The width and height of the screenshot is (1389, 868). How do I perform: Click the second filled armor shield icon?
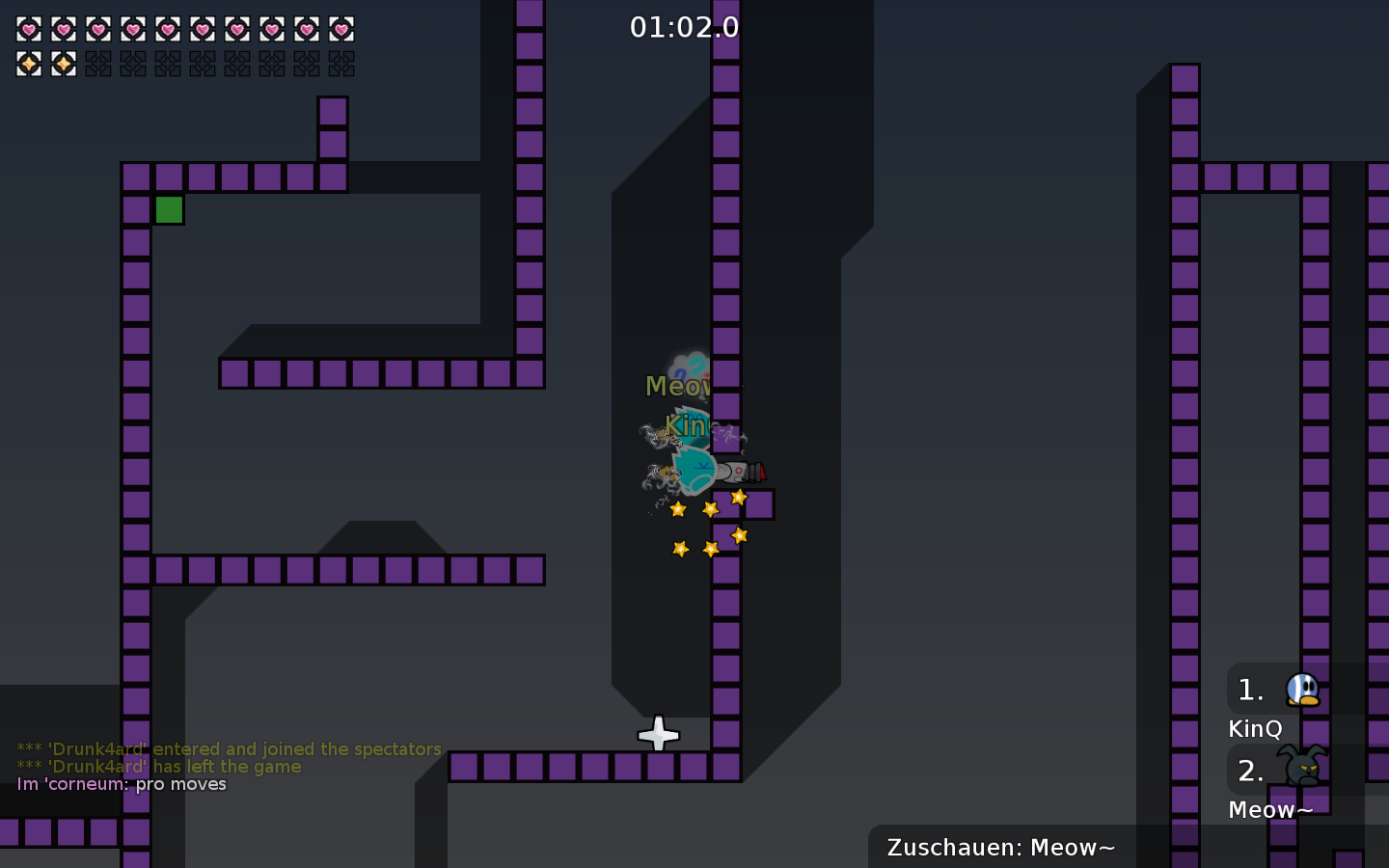coord(64,64)
